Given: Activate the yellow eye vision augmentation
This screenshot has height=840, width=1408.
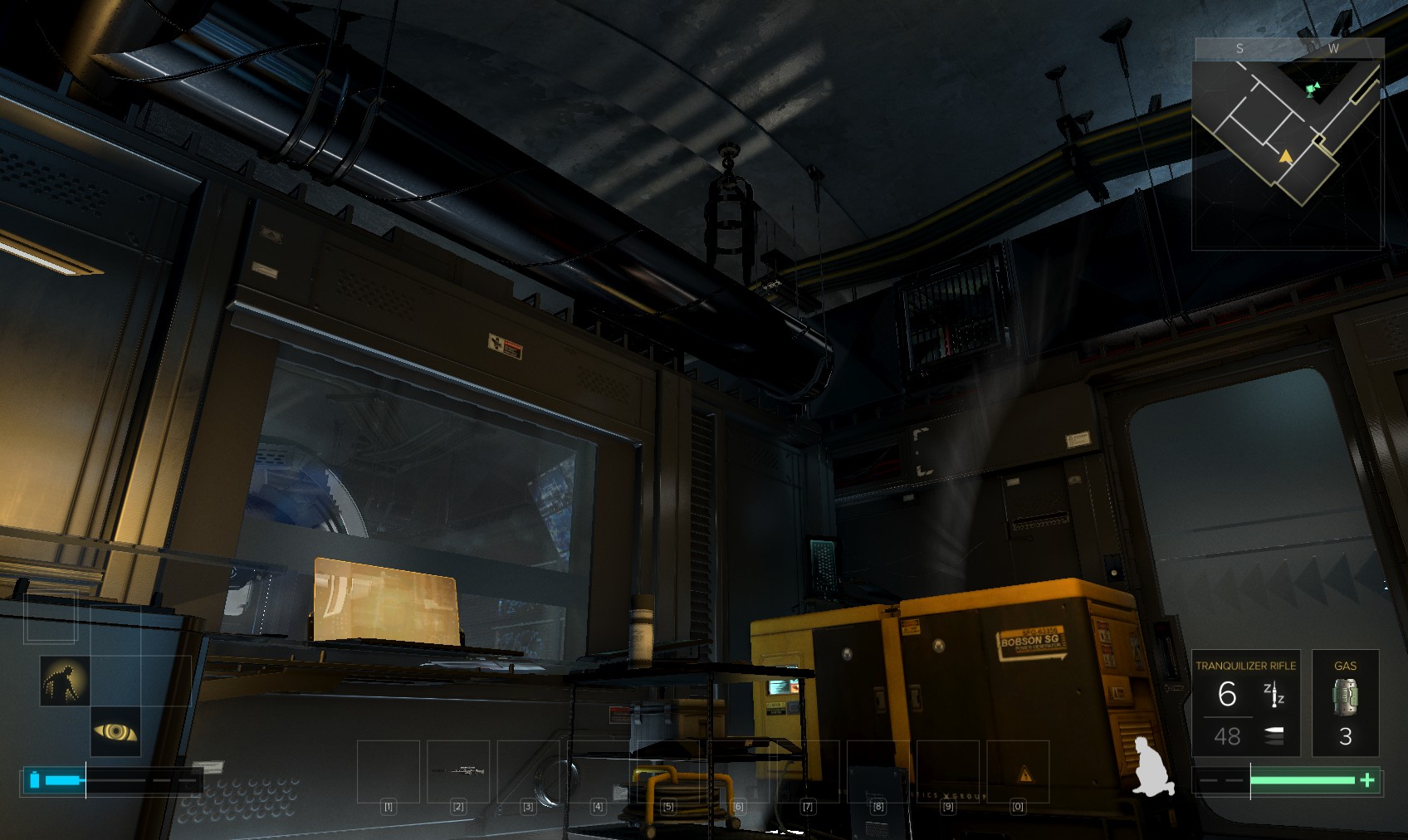Looking at the screenshot, I should 115,731.
